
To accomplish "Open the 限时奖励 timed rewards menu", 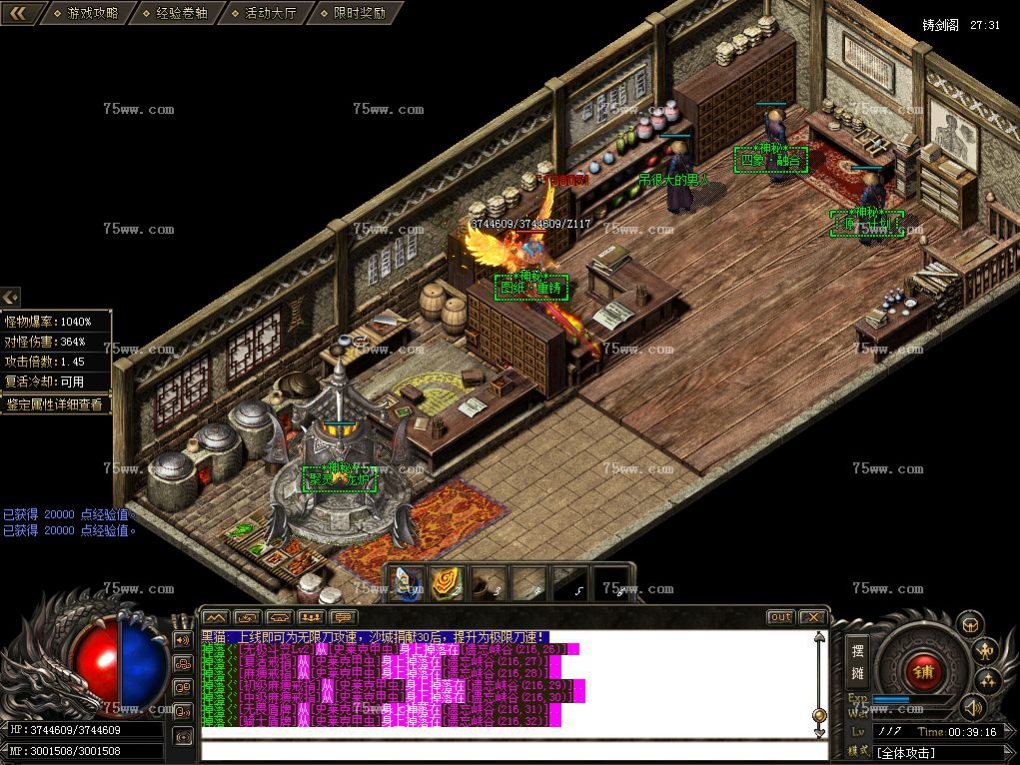I will 357,13.
